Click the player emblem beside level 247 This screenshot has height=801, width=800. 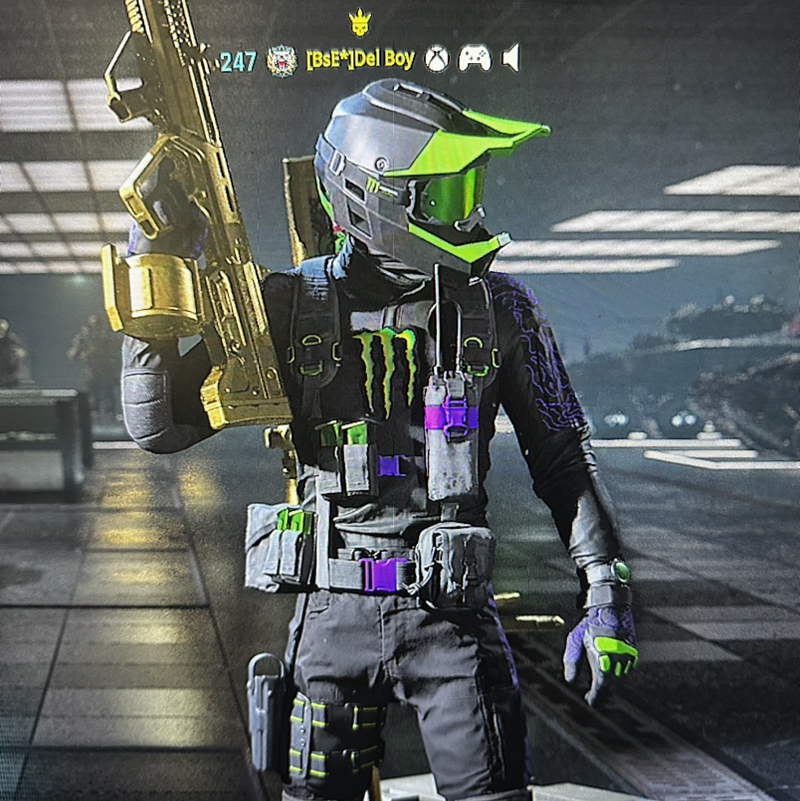coord(282,61)
